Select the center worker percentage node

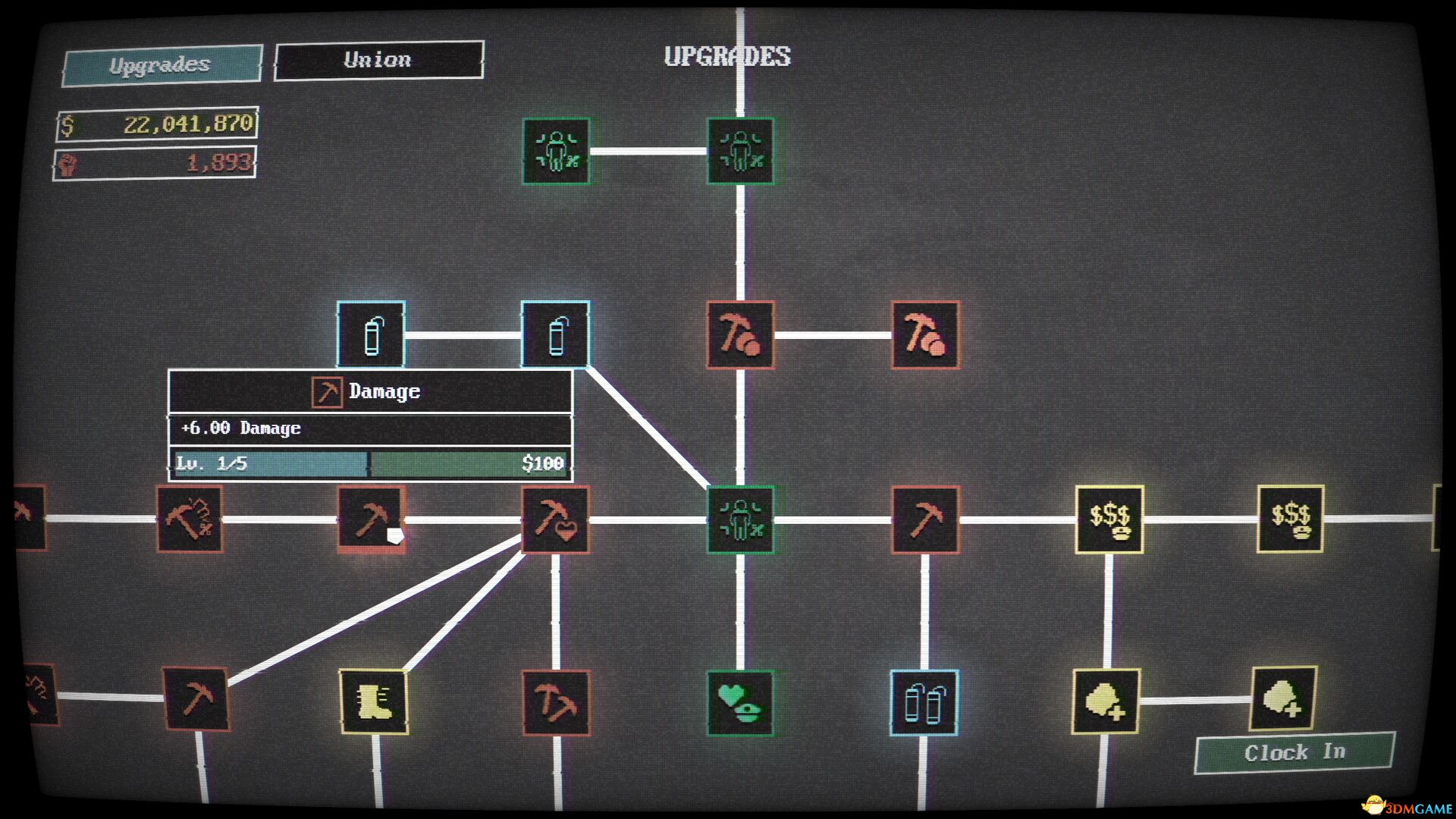741,519
